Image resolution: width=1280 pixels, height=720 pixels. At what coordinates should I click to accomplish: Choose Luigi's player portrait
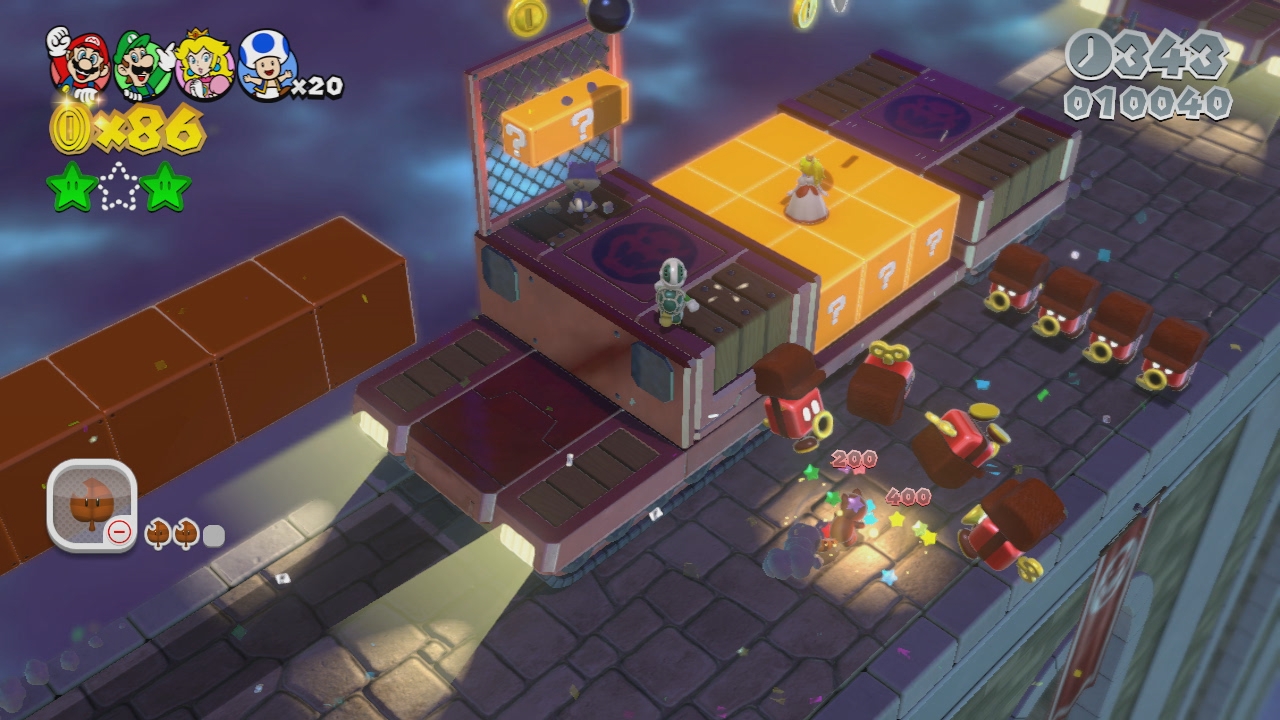click(141, 64)
